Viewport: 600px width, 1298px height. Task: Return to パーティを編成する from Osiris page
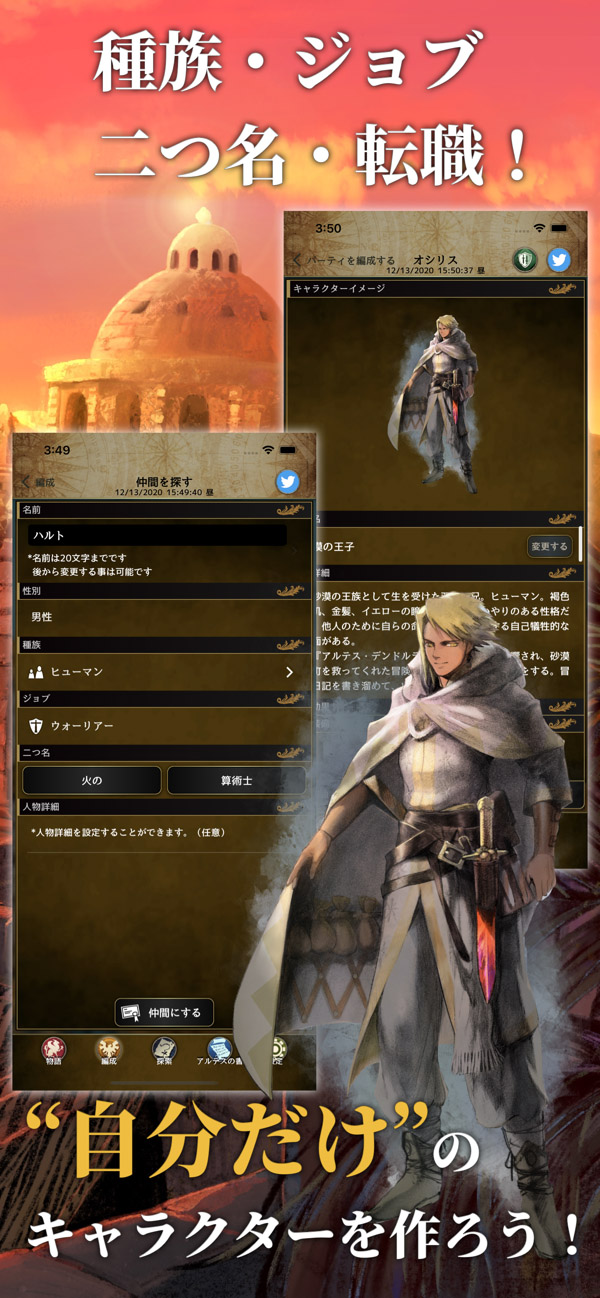coord(345,260)
